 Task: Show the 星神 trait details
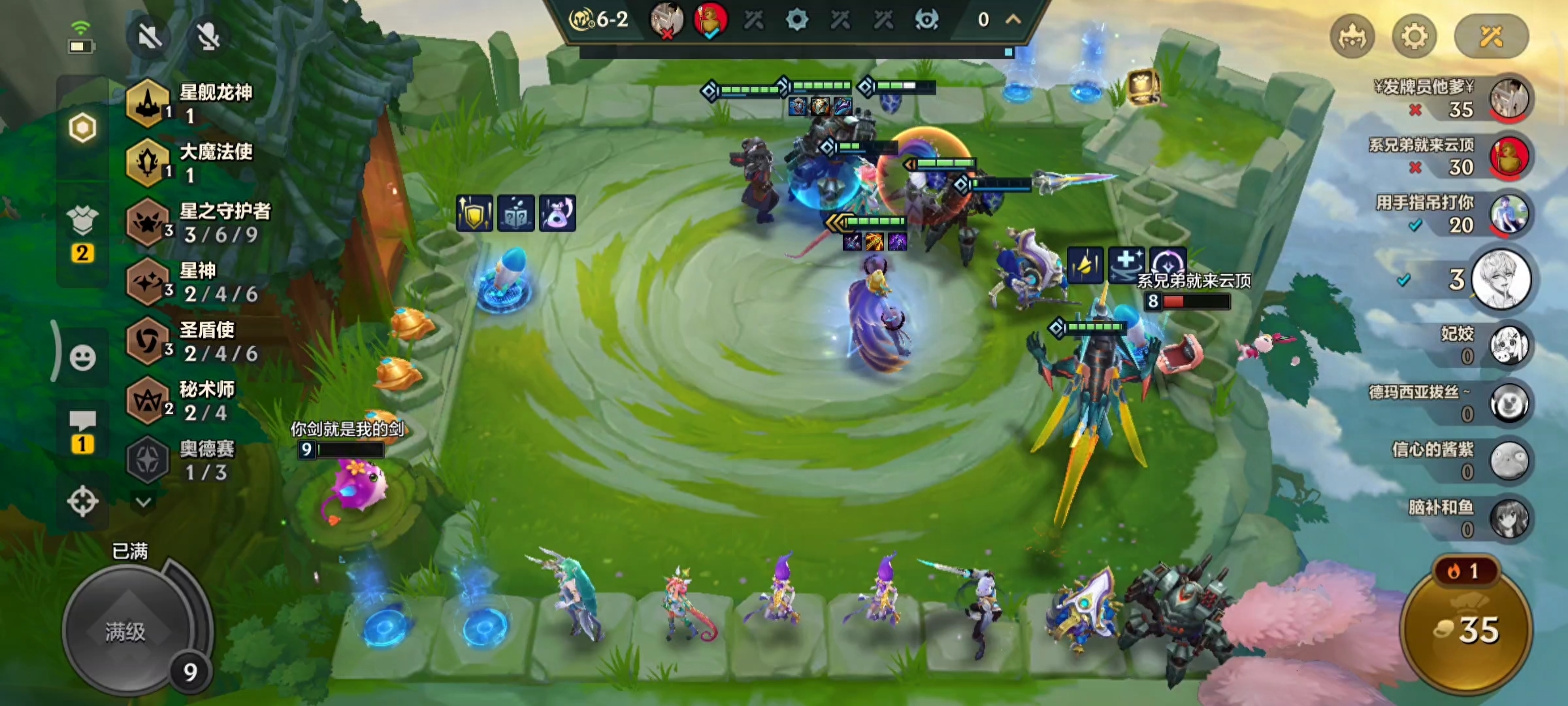(196, 282)
